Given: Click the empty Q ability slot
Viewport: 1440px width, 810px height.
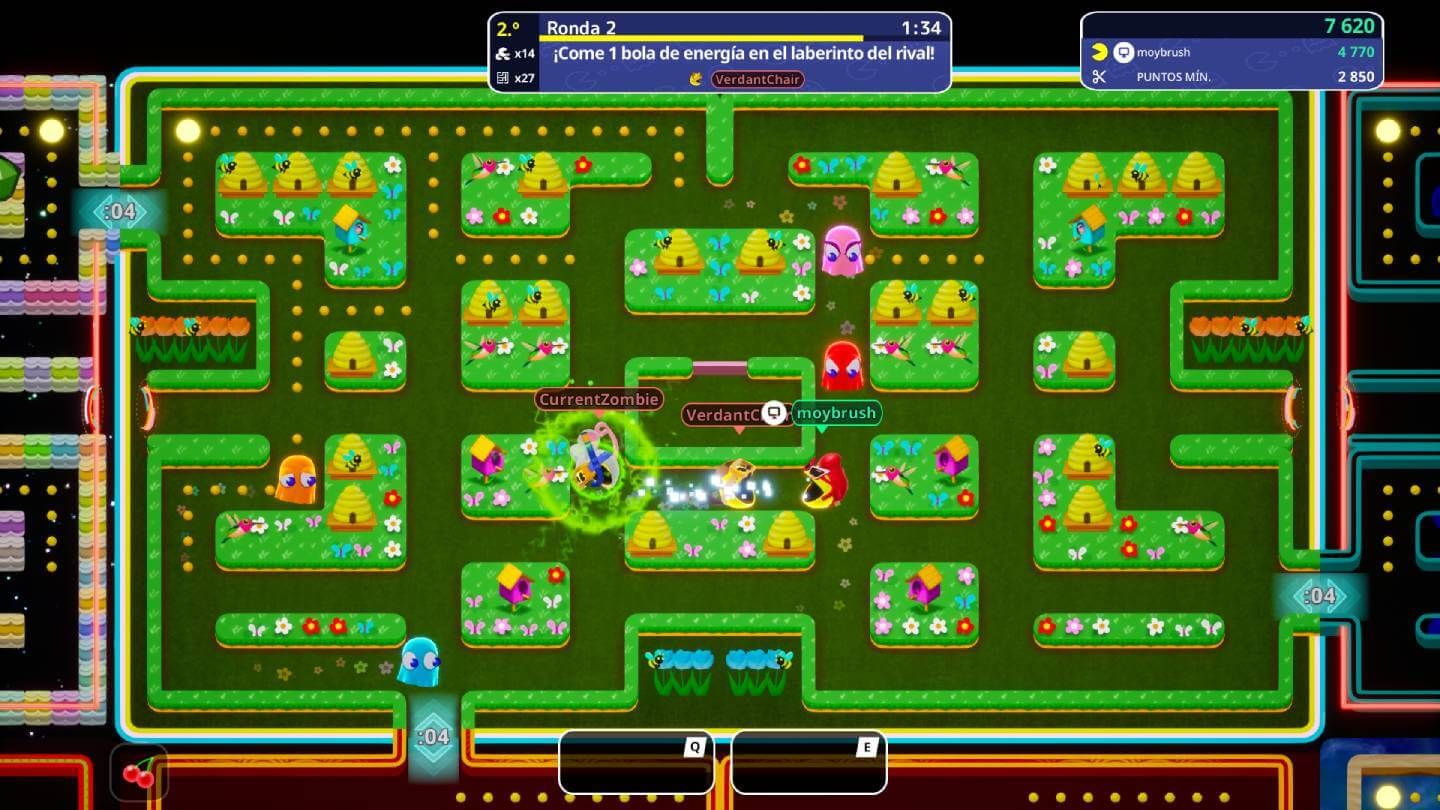Looking at the screenshot, I should click(637, 764).
